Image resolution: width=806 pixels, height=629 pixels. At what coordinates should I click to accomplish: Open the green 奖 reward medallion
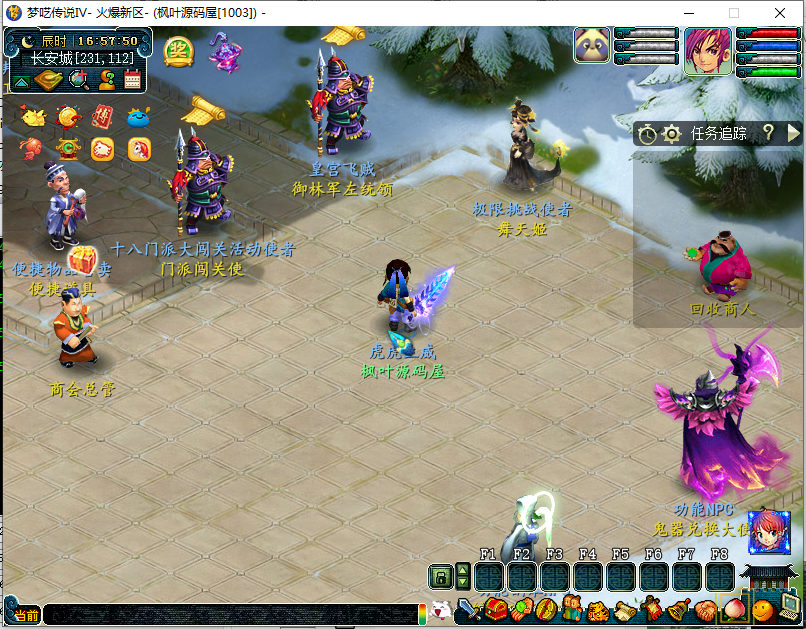point(178,50)
